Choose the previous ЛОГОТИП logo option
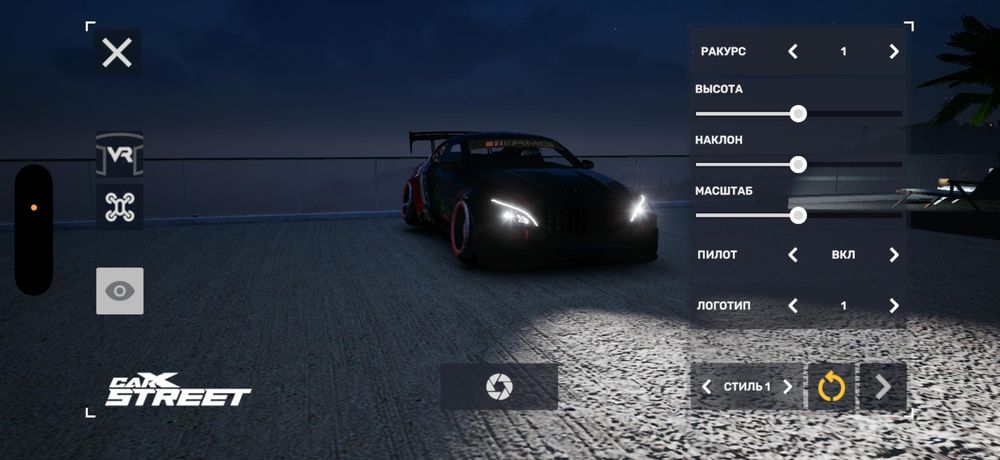This screenshot has width=1000, height=460. 793,305
